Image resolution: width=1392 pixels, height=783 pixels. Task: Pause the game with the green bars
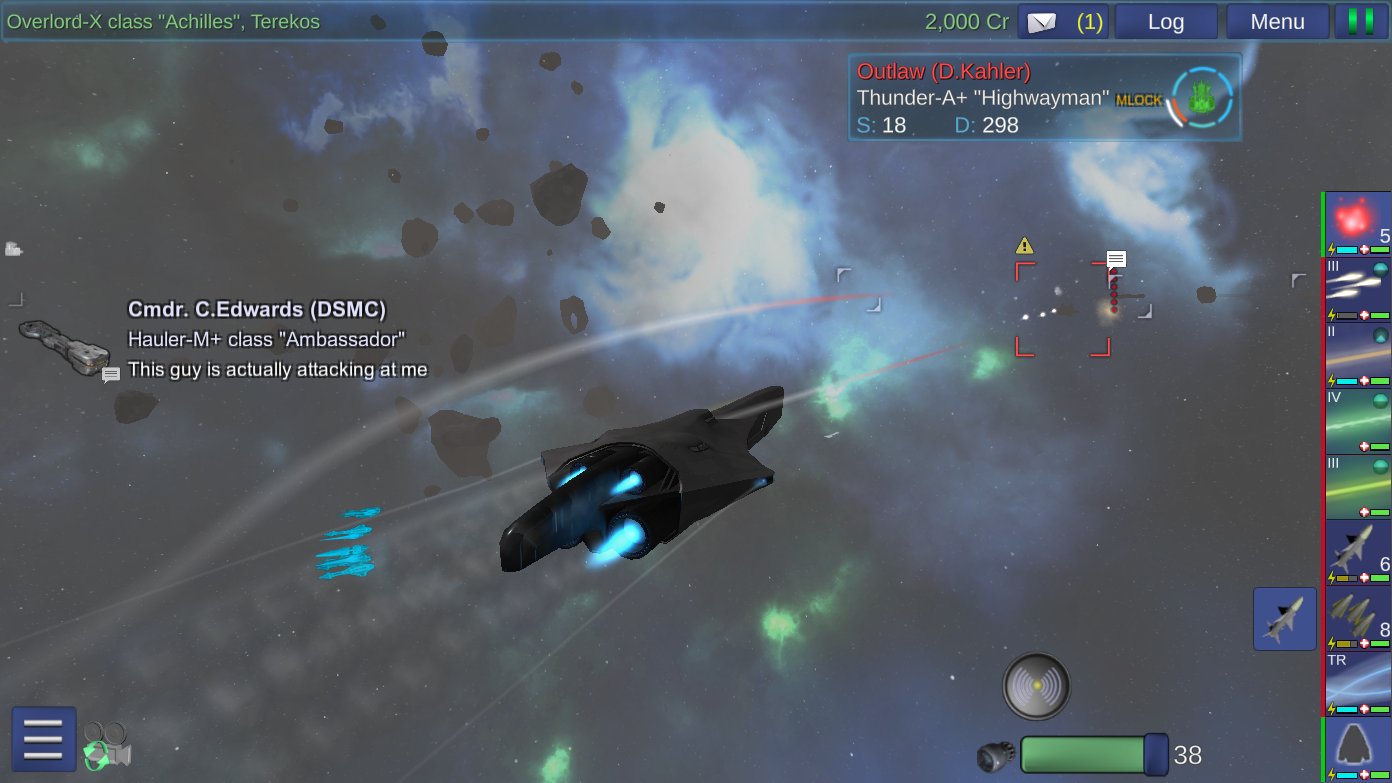pos(1361,22)
